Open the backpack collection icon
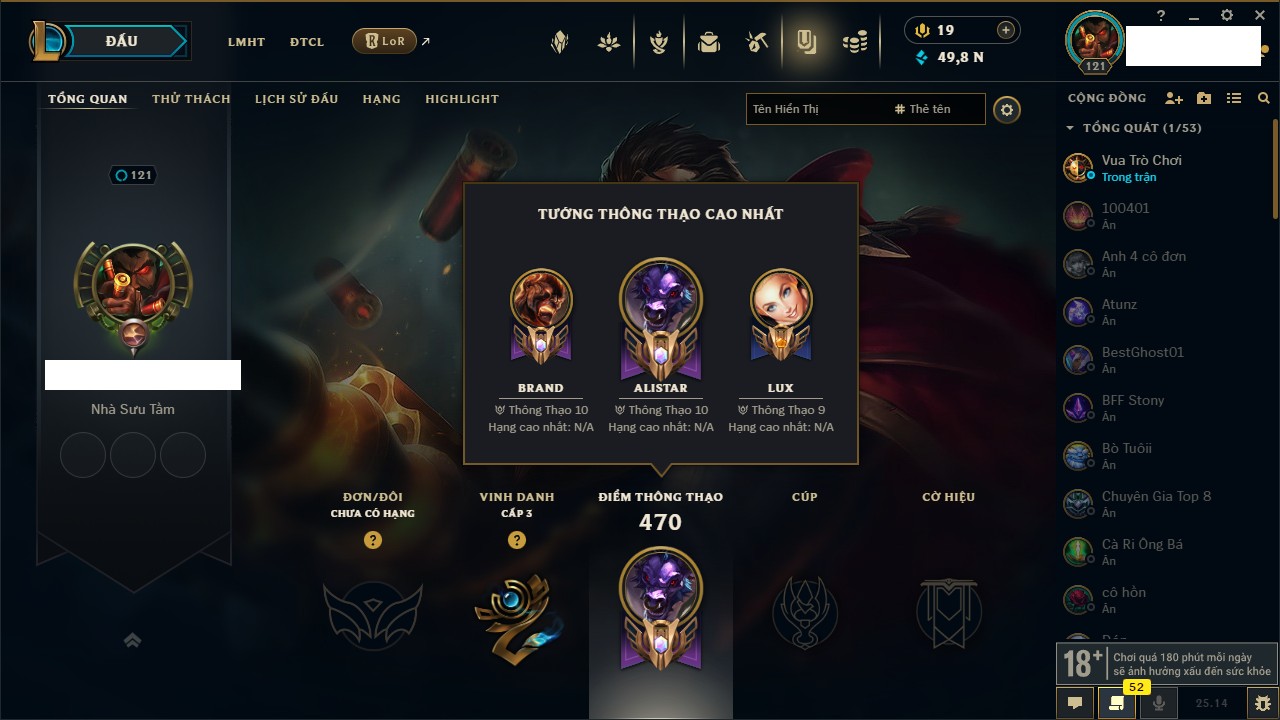The height and width of the screenshot is (720, 1280). 709,42
